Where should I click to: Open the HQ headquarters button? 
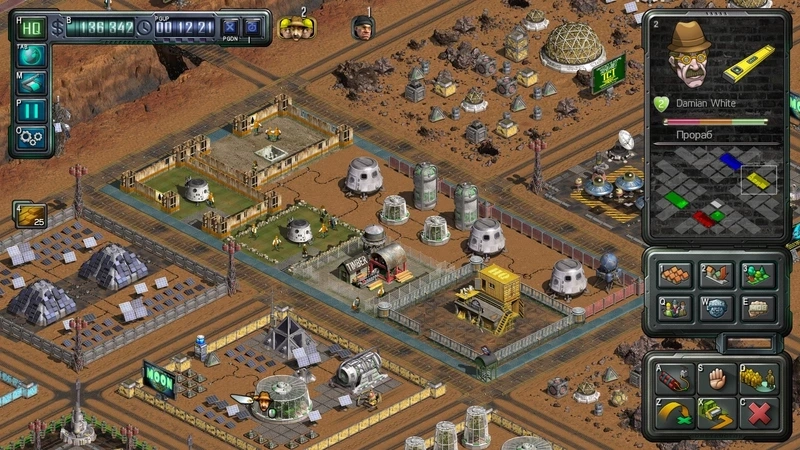tap(30, 27)
